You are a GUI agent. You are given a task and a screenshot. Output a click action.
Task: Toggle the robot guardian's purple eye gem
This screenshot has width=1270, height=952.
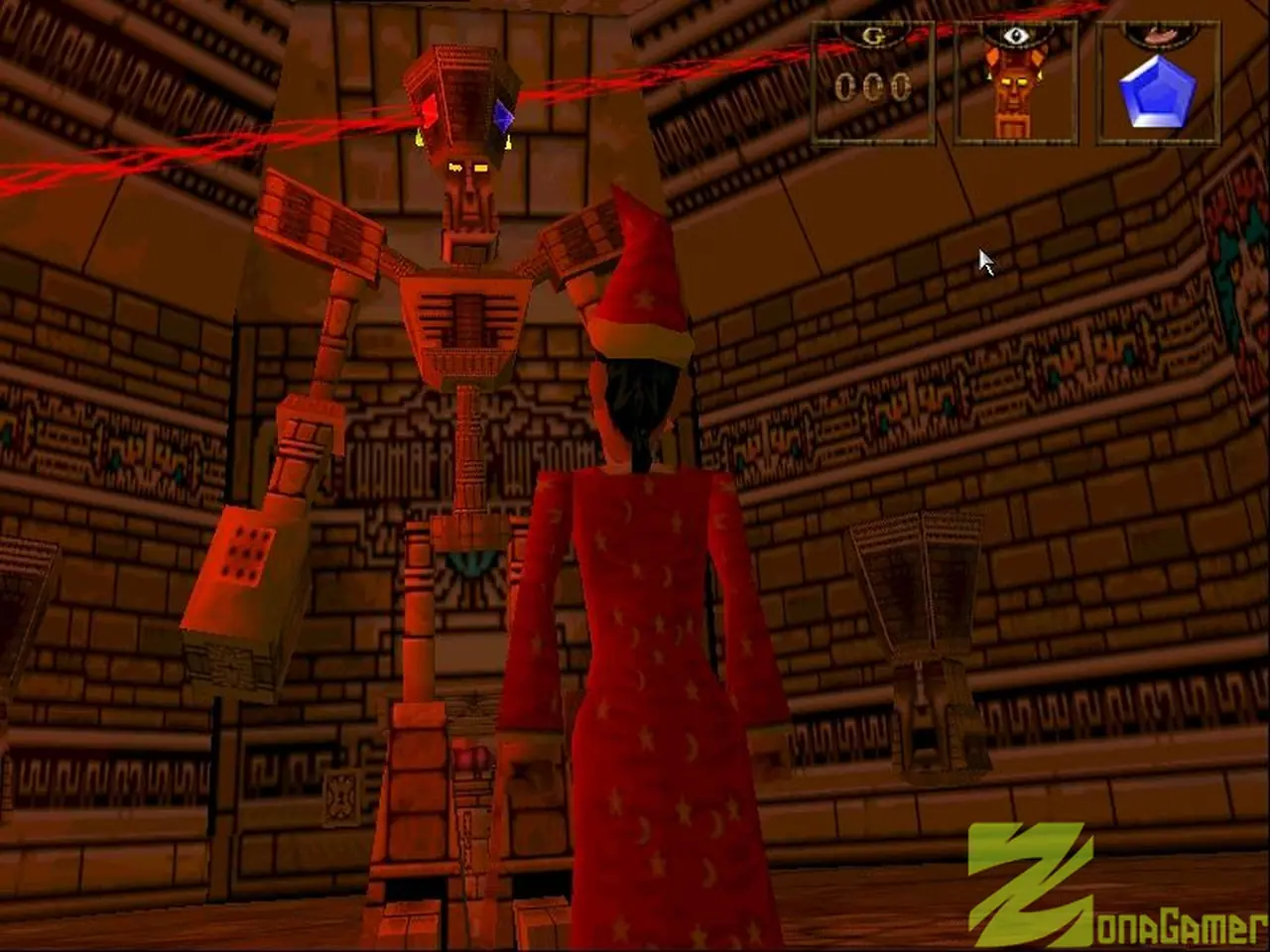click(504, 114)
